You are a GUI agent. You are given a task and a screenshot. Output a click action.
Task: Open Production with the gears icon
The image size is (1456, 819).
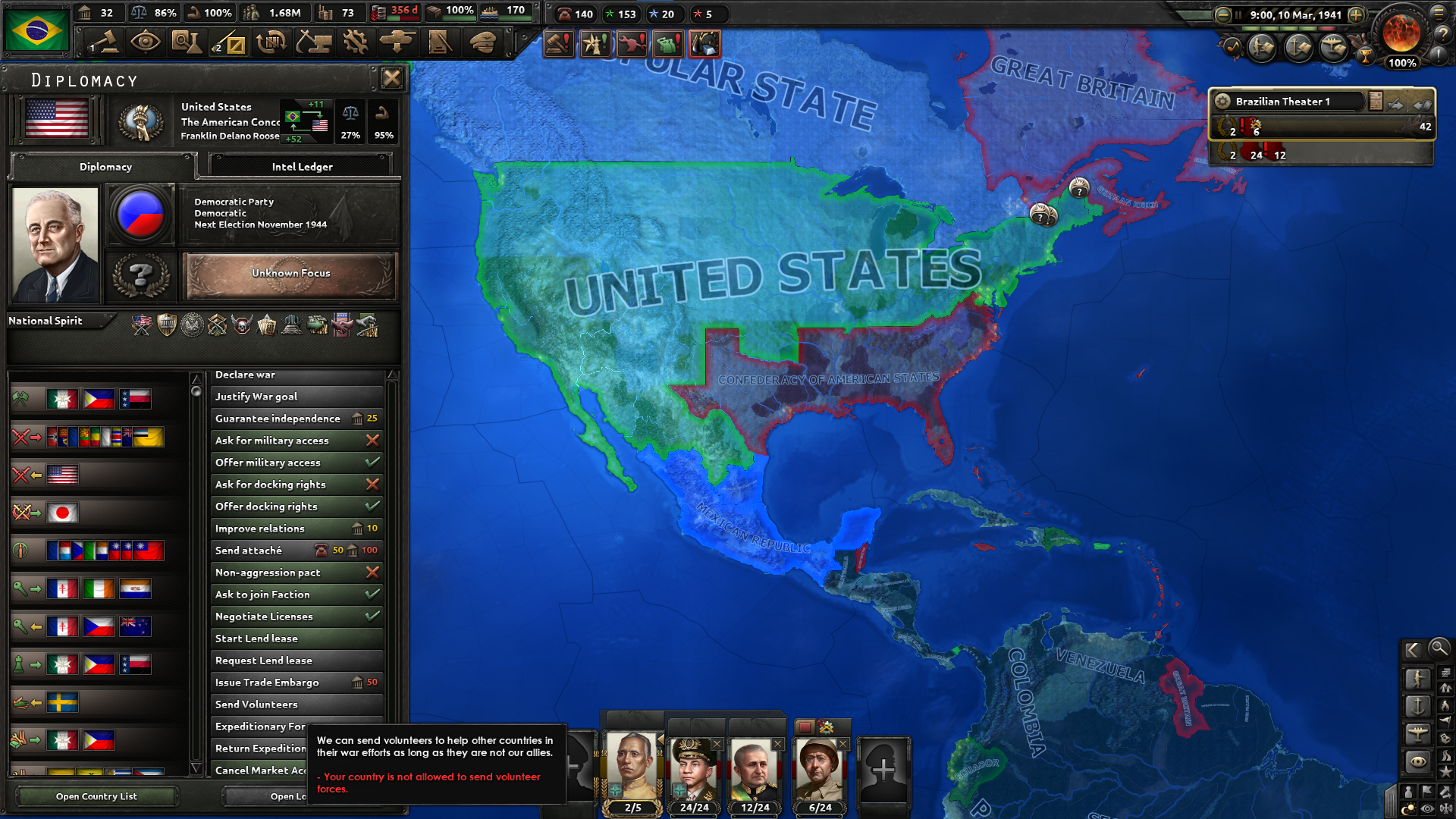(354, 43)
